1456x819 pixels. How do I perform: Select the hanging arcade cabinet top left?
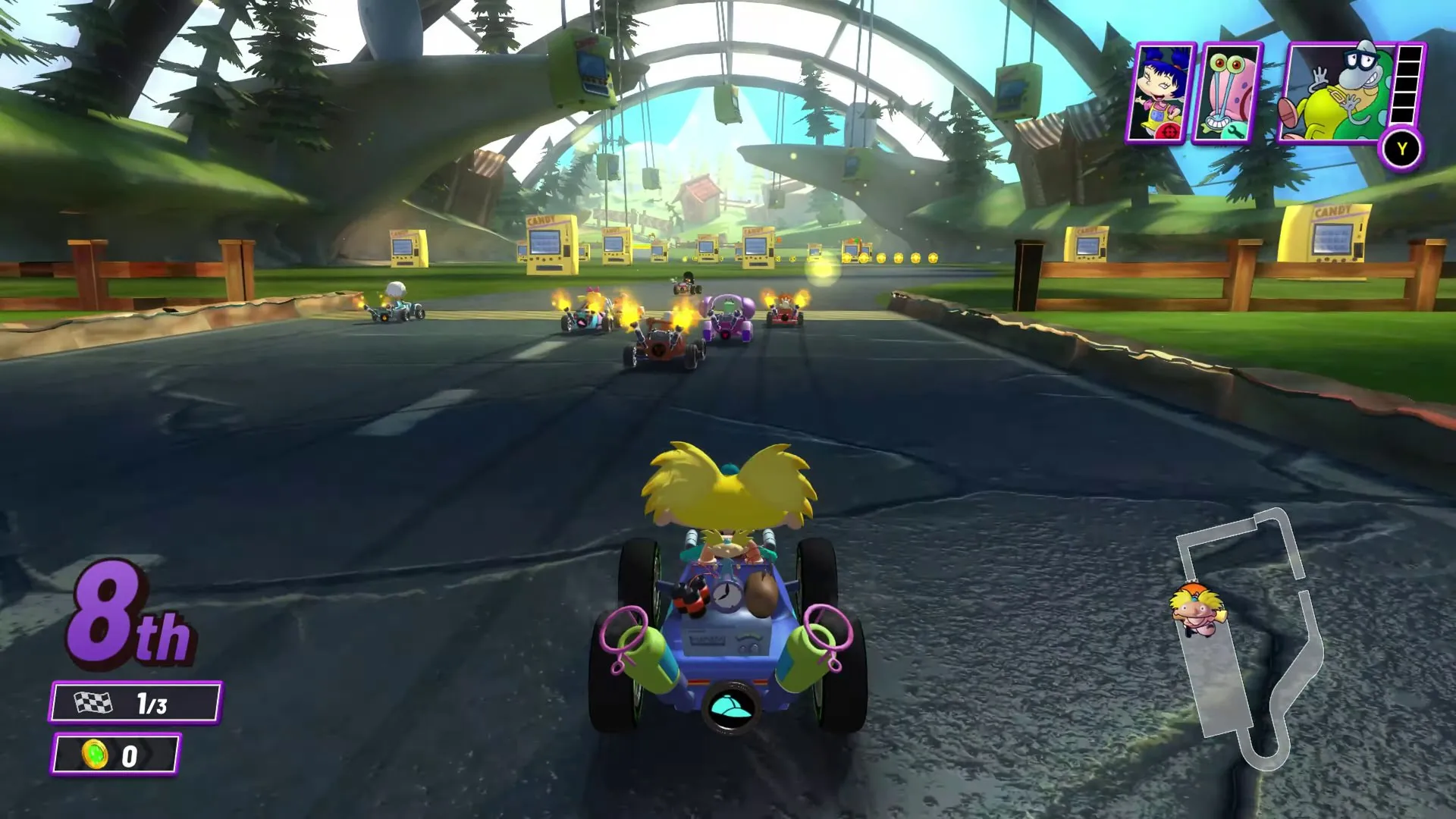click(x=584, y=68)
